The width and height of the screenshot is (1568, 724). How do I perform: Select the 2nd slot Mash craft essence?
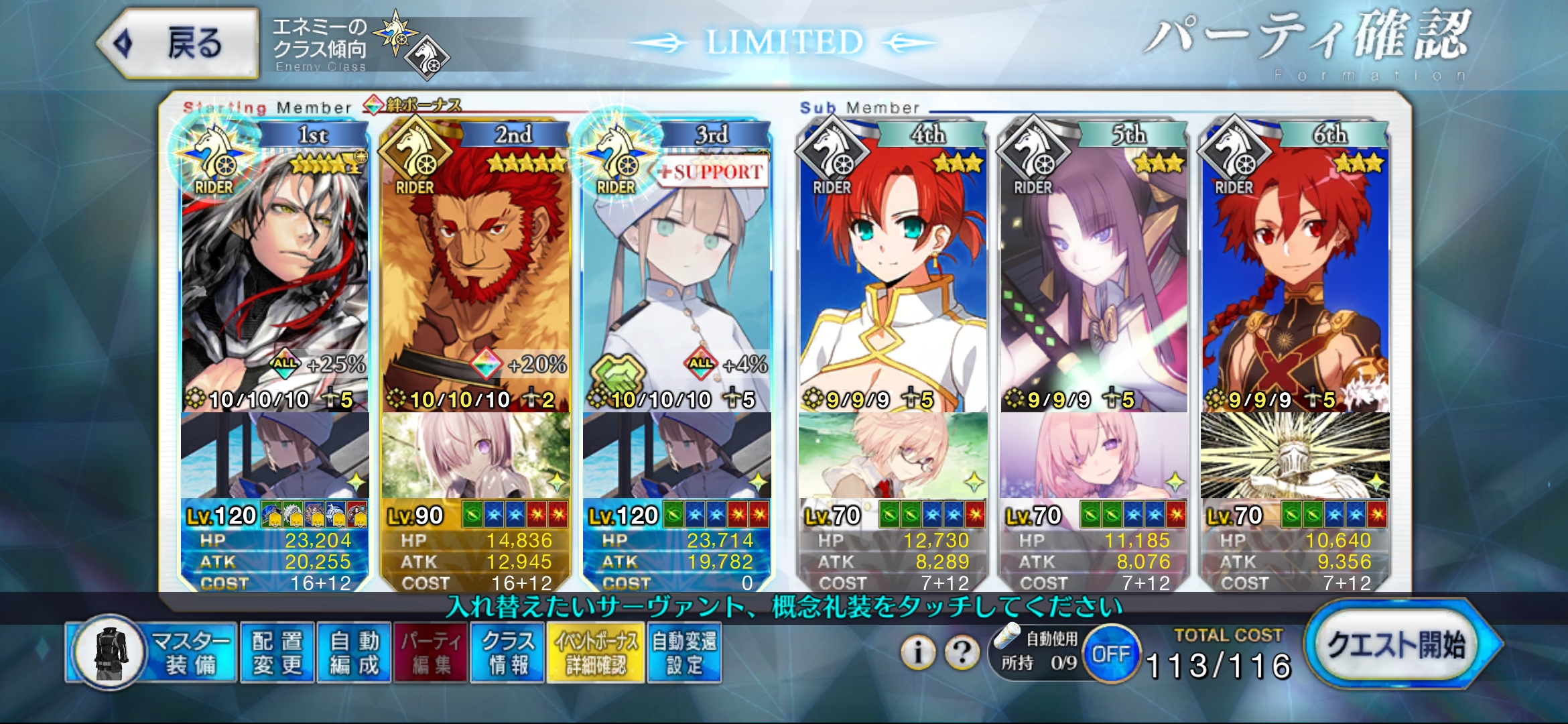(476, 456)
